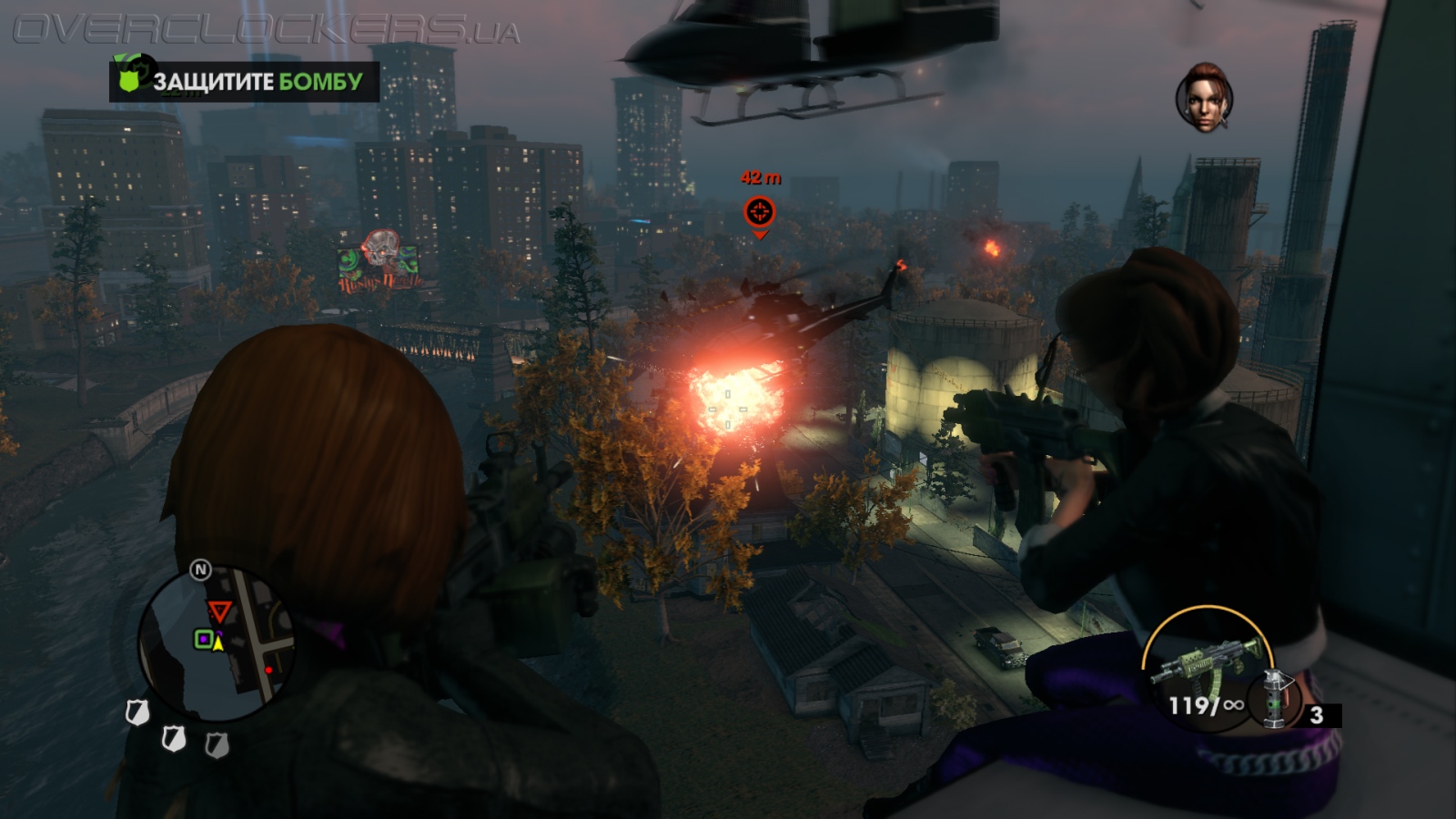This screenshot has height=819, width=1456.
Task: Click the 'Защитите бомбу' objective tracker
Action: pos(244,82)
